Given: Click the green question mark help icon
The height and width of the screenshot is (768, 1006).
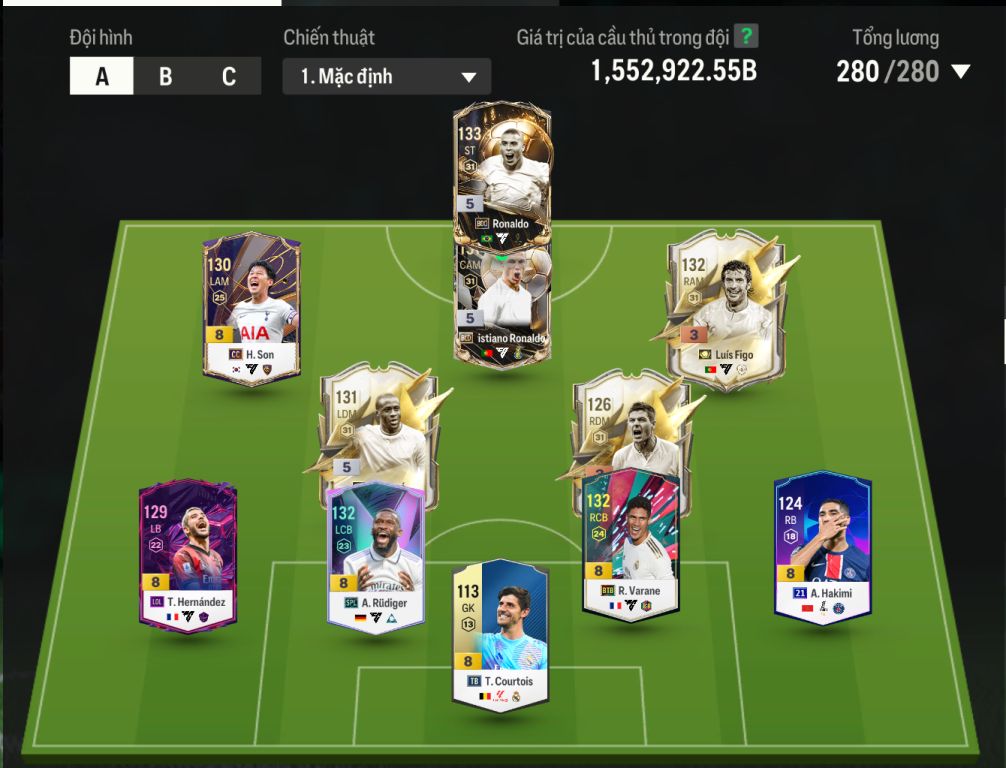Looking at the screenshot, I should coord(746,37).
